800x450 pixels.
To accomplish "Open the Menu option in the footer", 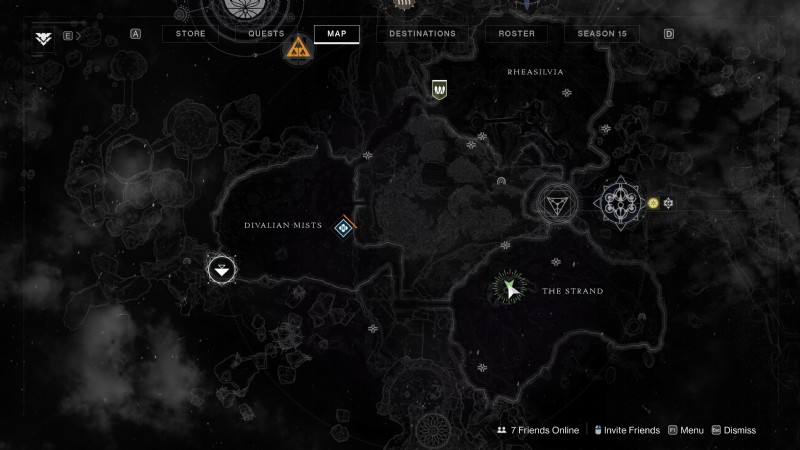I will click(686, 430).
